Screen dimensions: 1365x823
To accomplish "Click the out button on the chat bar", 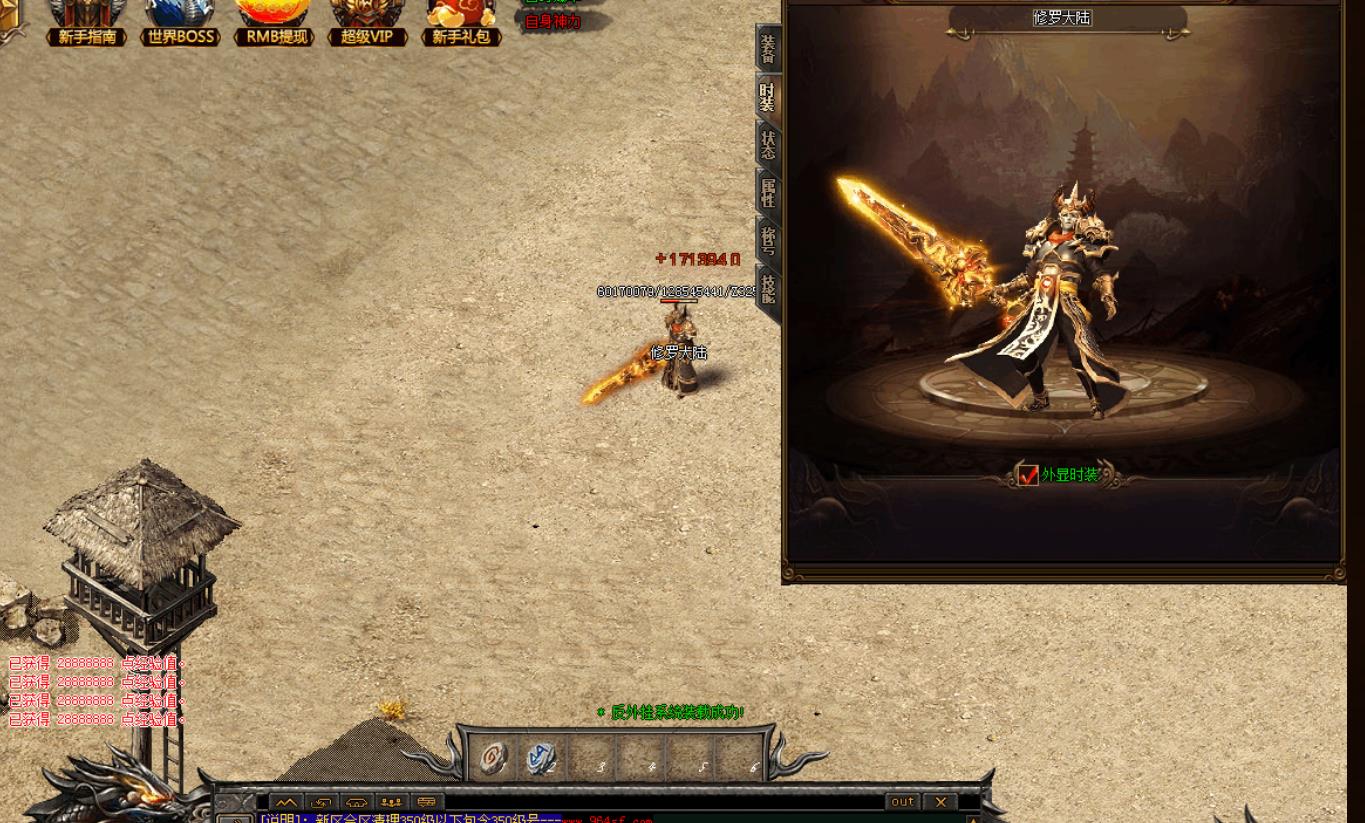I will pyautogui.click(x=902, y=801).
